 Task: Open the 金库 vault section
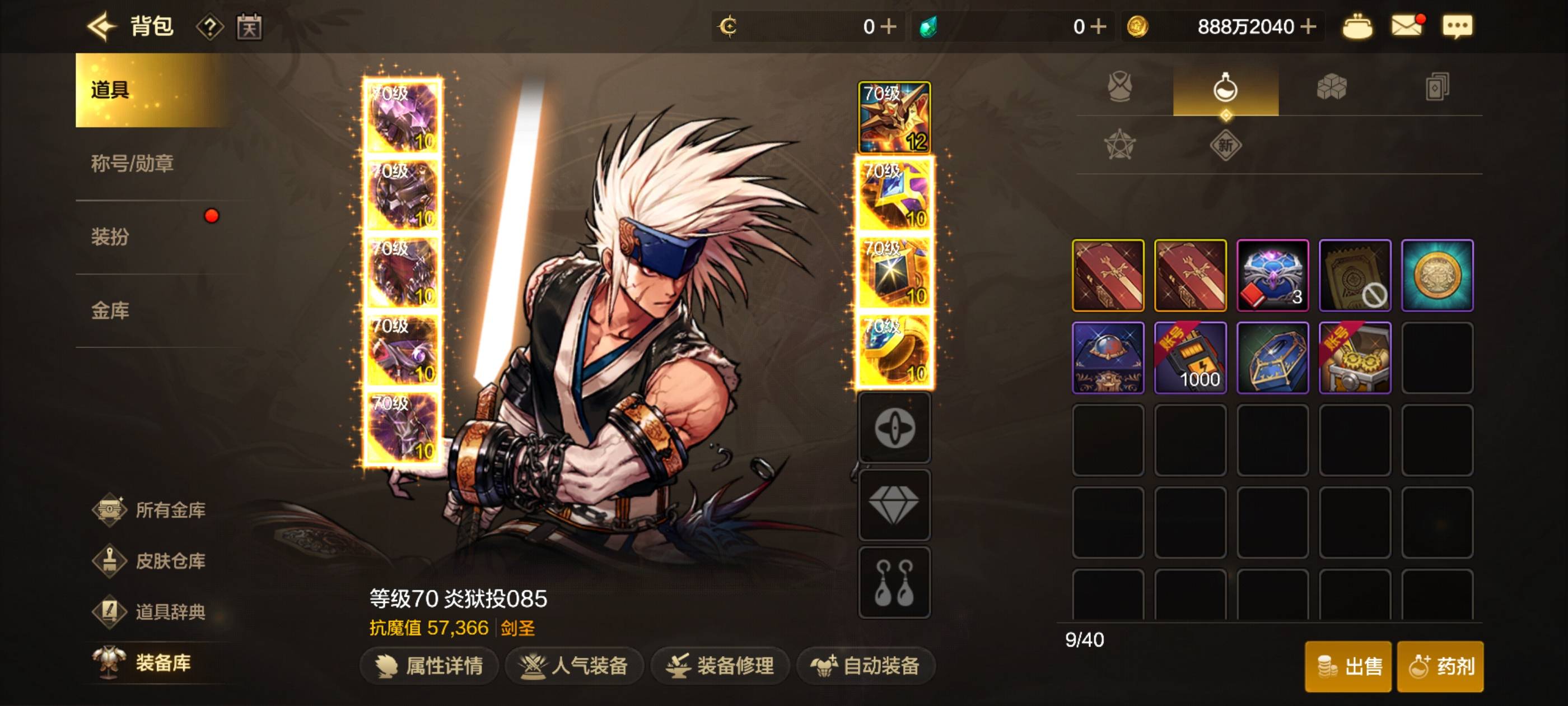click(x=110, y=310)
